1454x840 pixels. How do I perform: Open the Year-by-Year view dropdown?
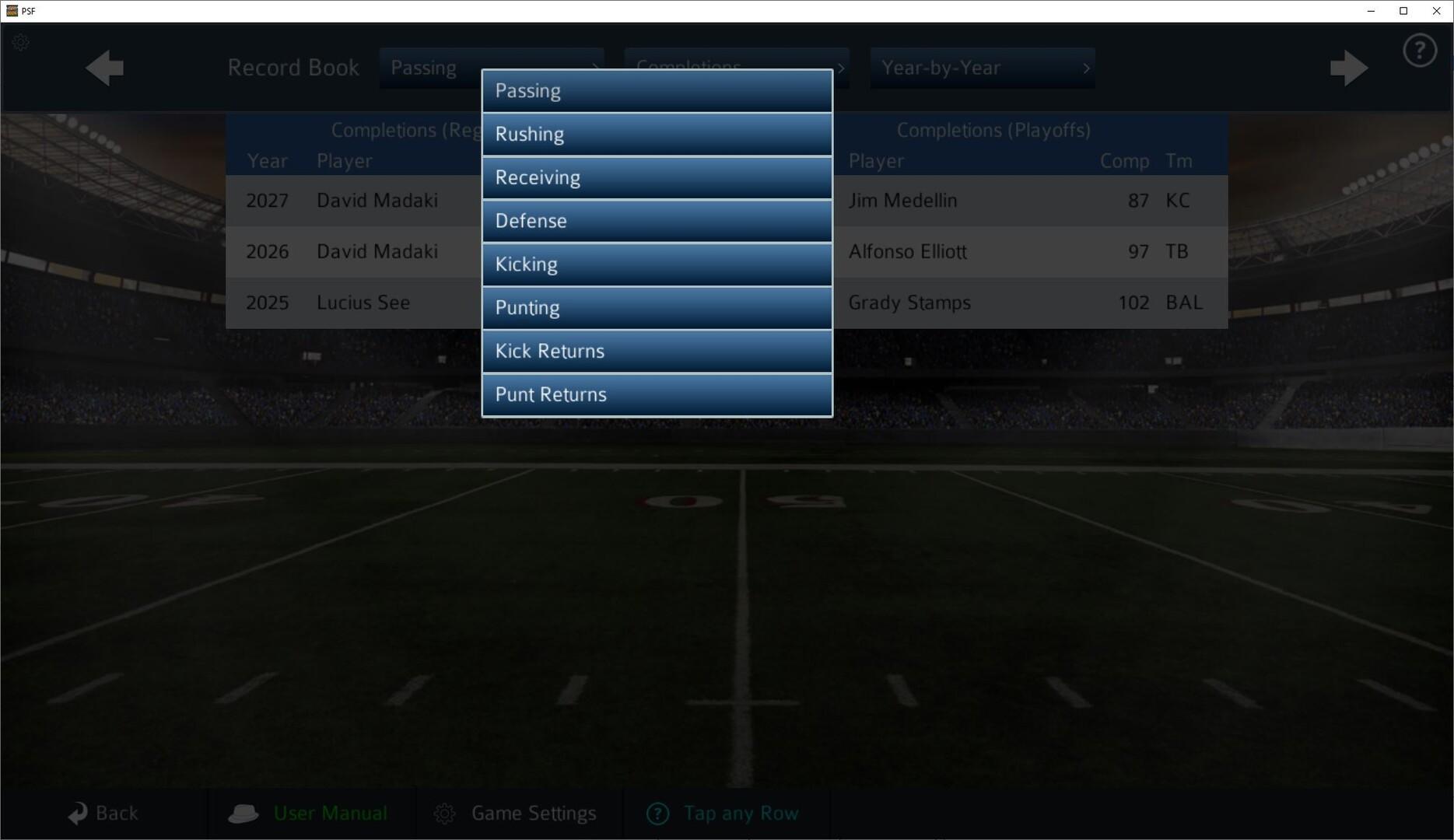[x=982, y=68]
